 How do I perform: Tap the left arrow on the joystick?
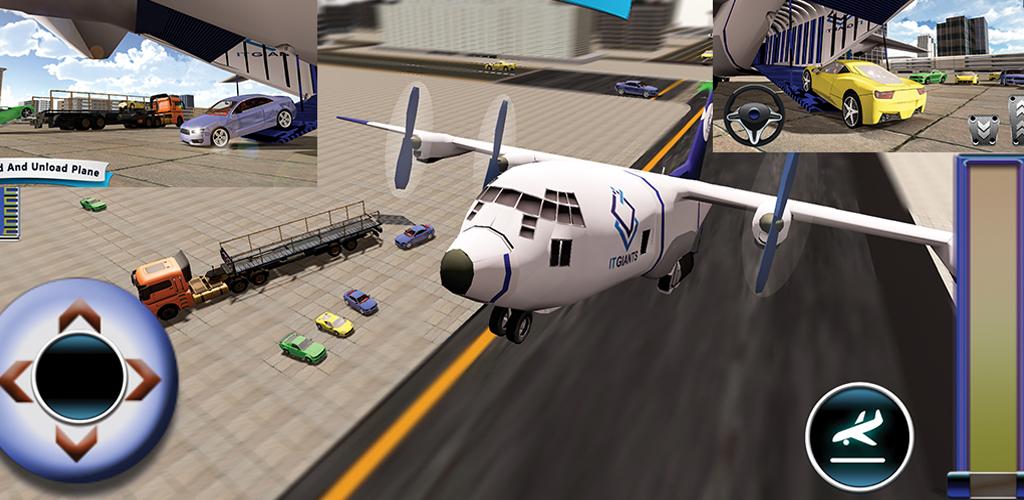click(x=17, y=379)
